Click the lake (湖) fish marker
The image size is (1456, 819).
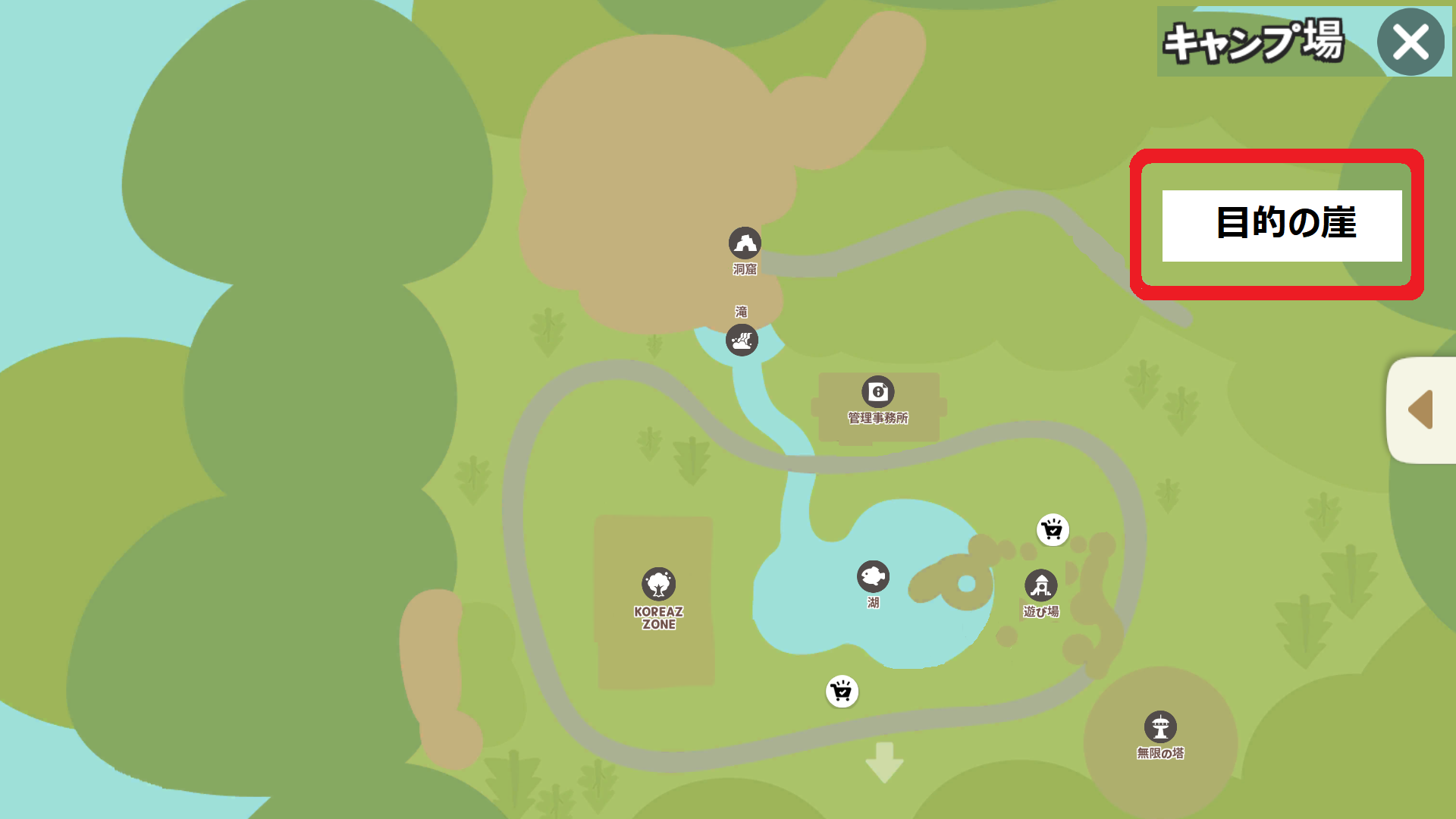pyautogui.click(x=873, y=577)
